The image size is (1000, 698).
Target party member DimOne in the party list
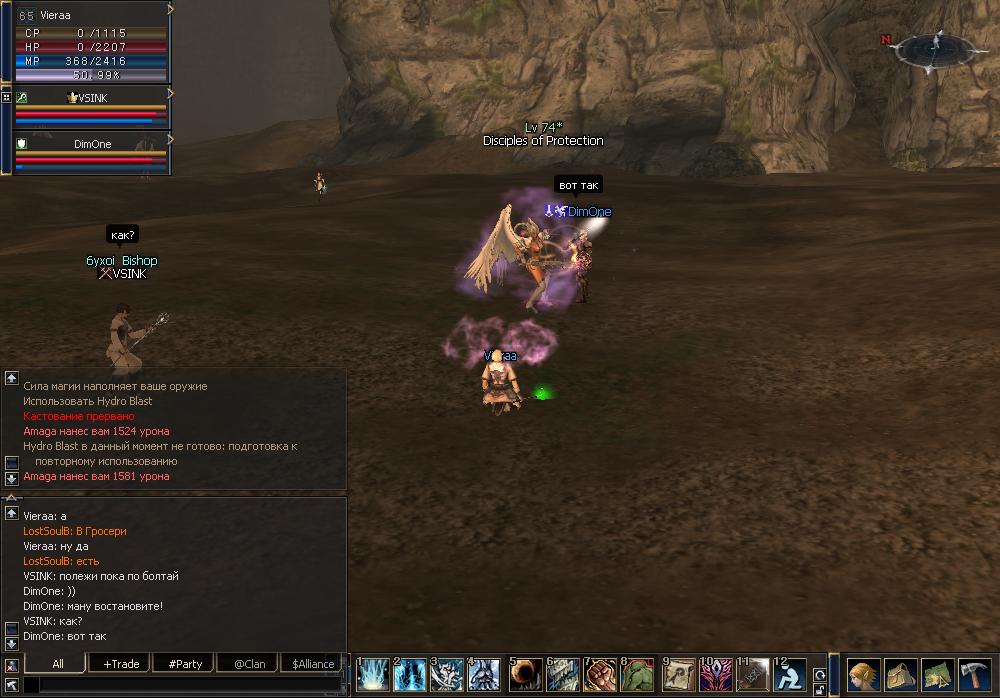[92, 144]
